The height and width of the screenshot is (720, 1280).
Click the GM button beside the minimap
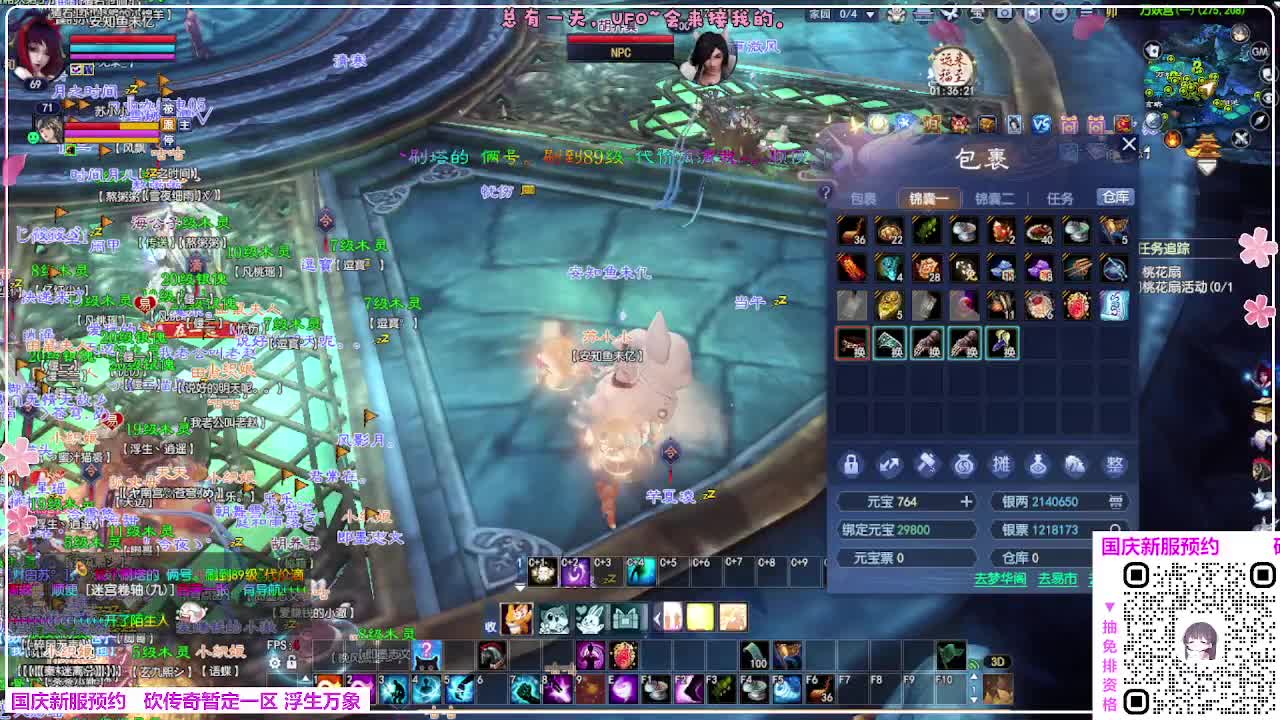point(1258,52)
